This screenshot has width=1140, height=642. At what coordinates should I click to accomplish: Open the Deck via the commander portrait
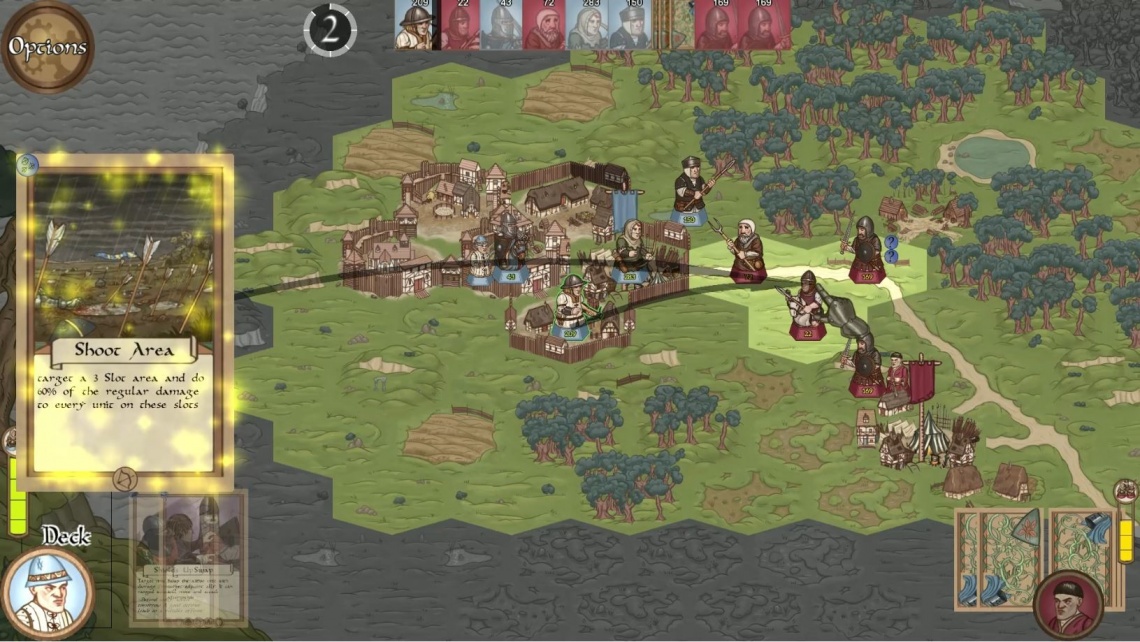(x=47, y=593)
